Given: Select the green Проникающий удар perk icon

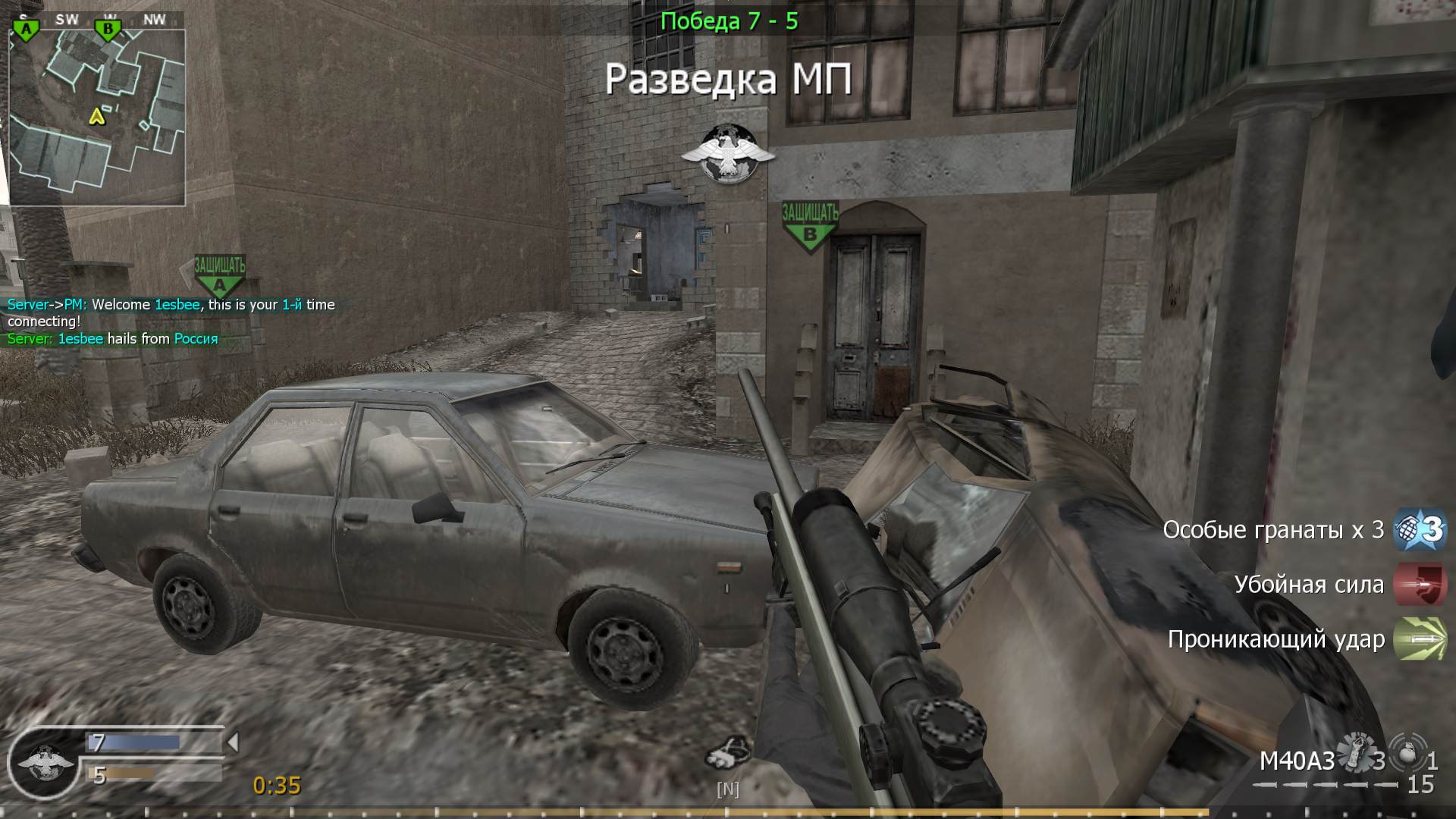Looking at the screenshot, I should [x=1420, y=639].
